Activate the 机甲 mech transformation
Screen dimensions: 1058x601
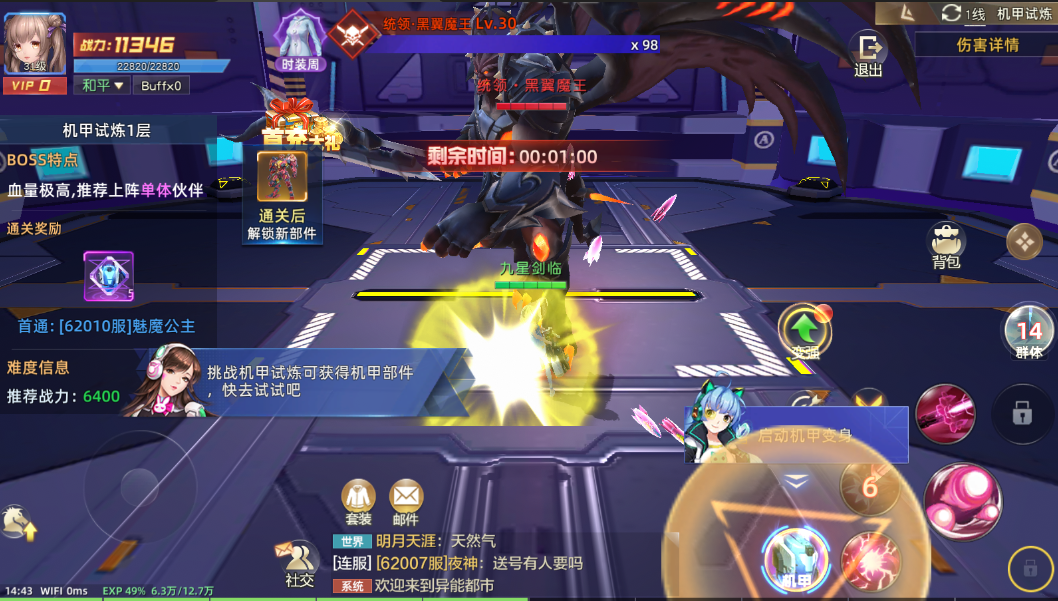[x=795, y=556]
